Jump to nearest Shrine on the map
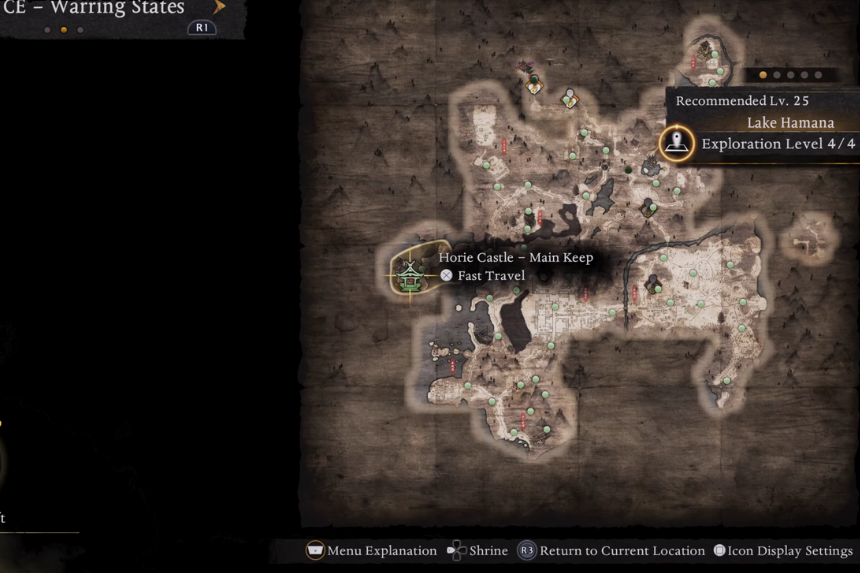Viewport: 860px width, 573px height. coord(477,550)
